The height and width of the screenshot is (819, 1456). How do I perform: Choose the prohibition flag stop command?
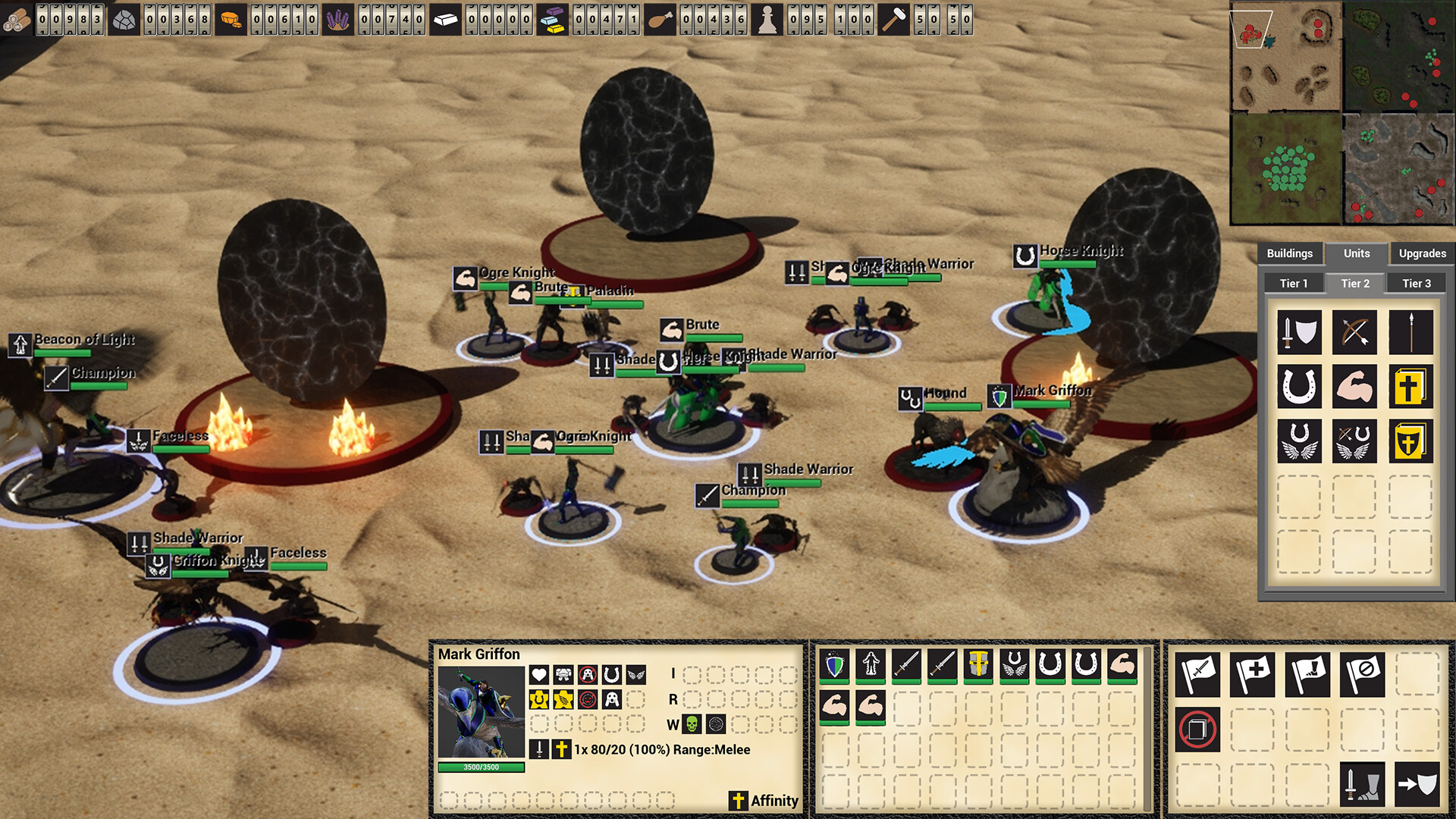1362,675
